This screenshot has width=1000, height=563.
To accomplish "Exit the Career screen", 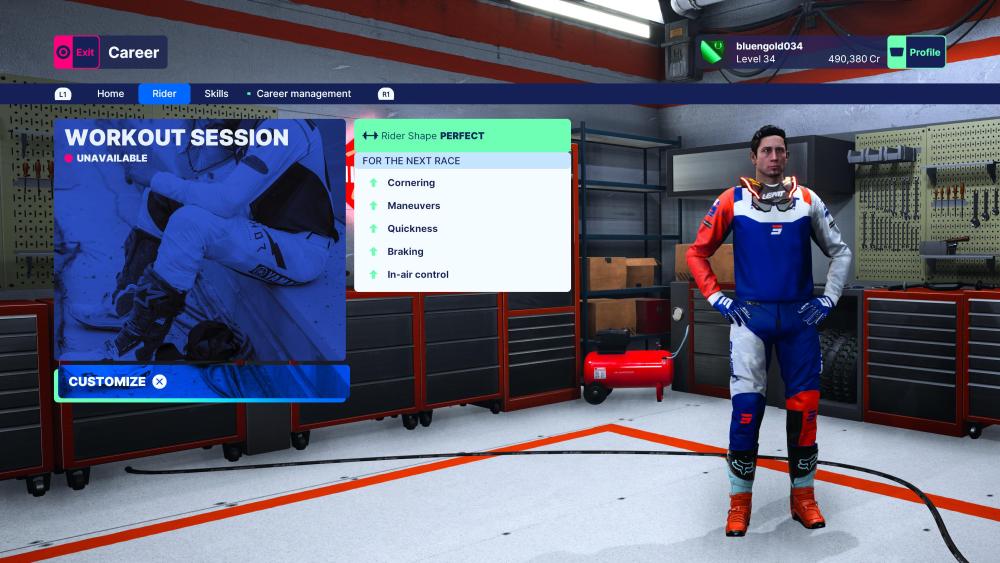I will click(77, 52).
